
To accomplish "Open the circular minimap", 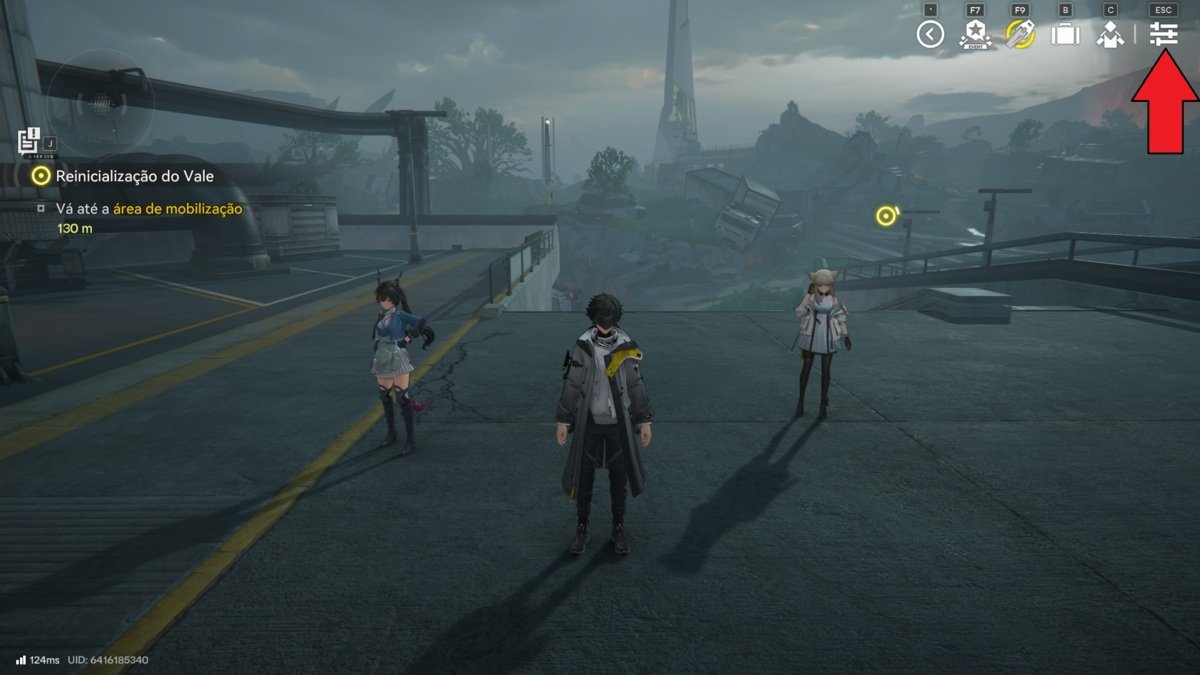I will point(100,100).
